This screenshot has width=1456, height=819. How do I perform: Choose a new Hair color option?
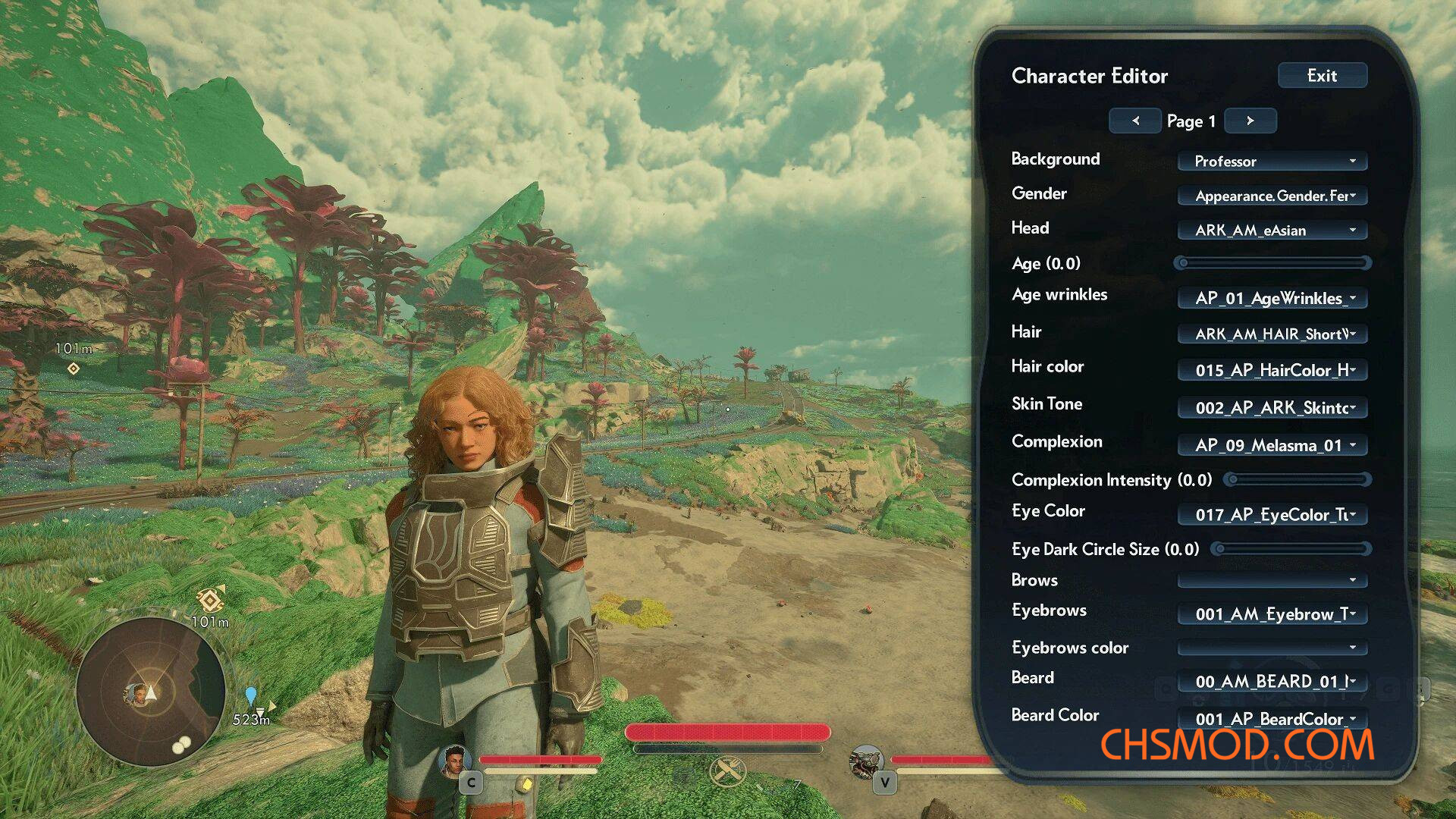[x=1272, y=370]
